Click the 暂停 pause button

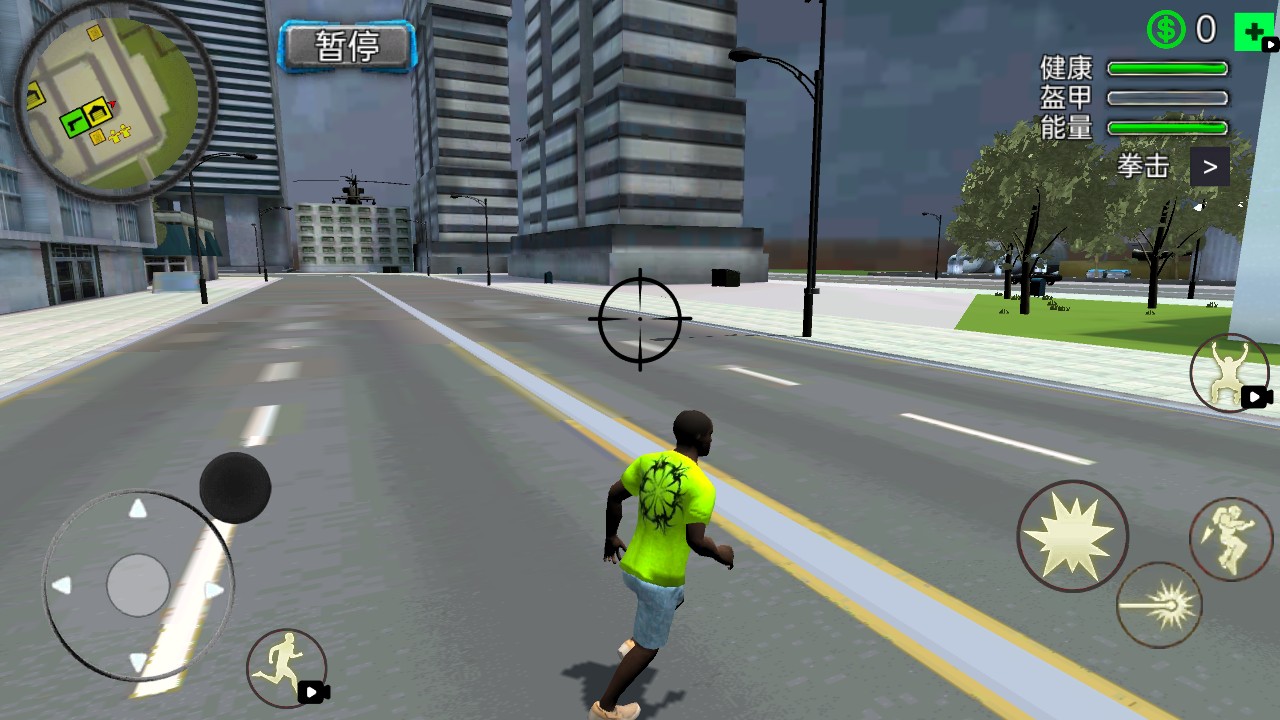[x=348, y=46]
